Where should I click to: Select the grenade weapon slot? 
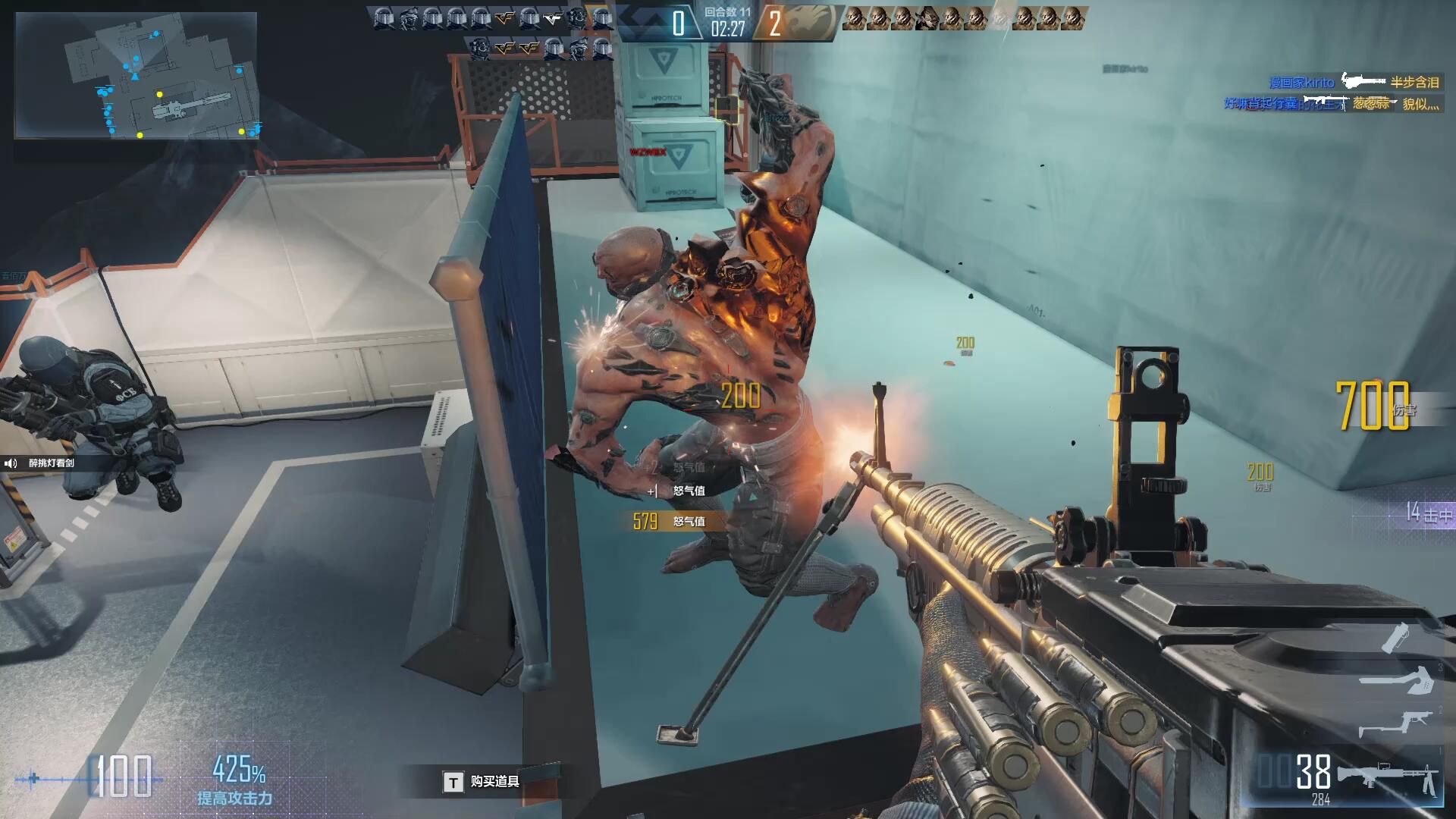tap(1396, 637)
